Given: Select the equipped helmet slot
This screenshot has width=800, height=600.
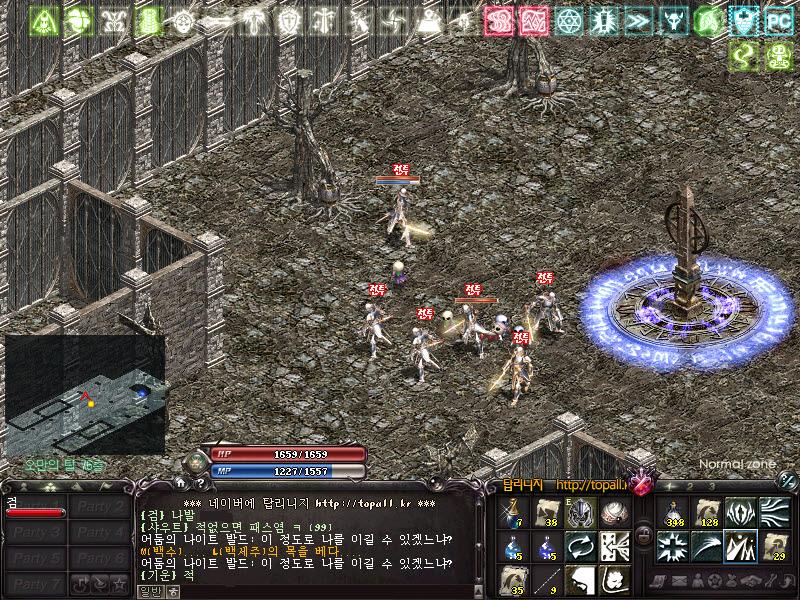Looking at the screenshot, I should [581, 512].
